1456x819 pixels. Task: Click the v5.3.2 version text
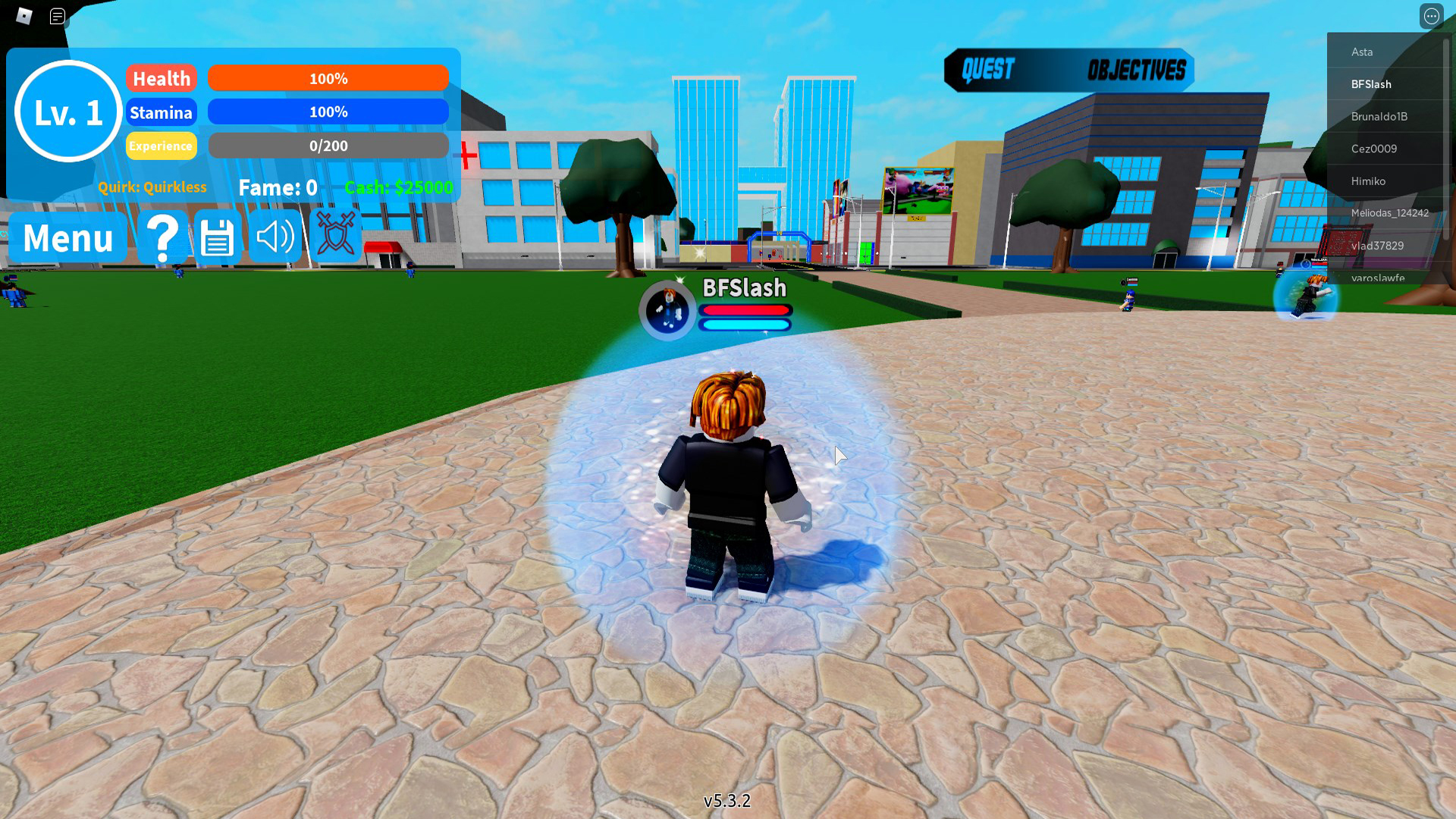(727, 801)
